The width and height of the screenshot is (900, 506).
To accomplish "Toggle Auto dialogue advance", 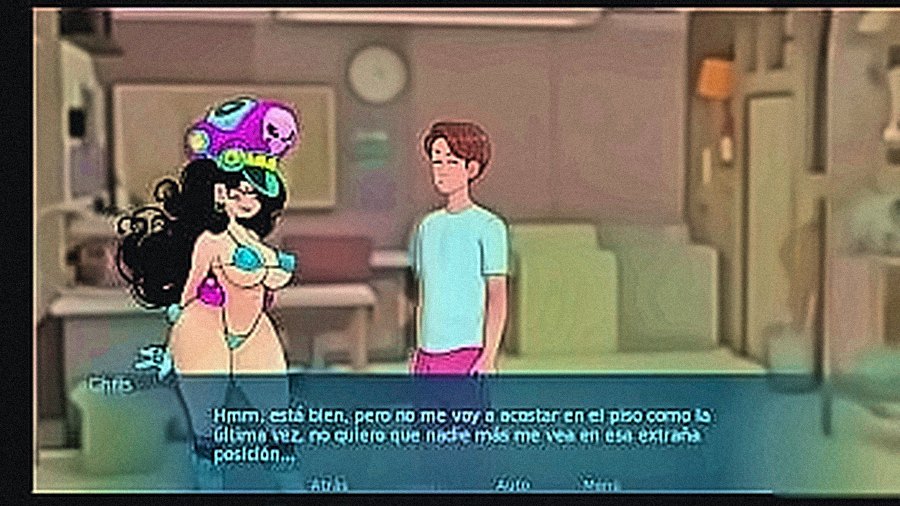I will [512, 483].
